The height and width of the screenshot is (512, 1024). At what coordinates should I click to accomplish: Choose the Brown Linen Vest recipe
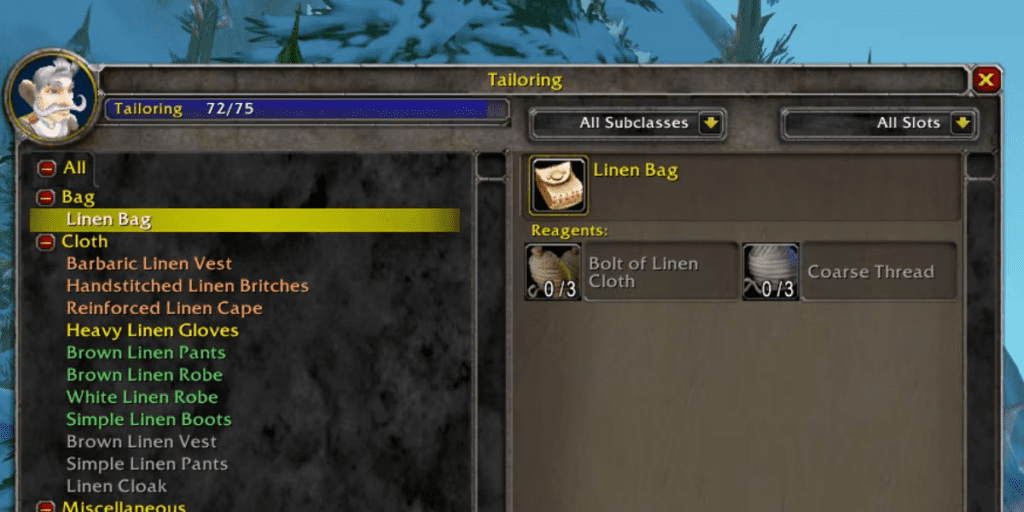141,441
